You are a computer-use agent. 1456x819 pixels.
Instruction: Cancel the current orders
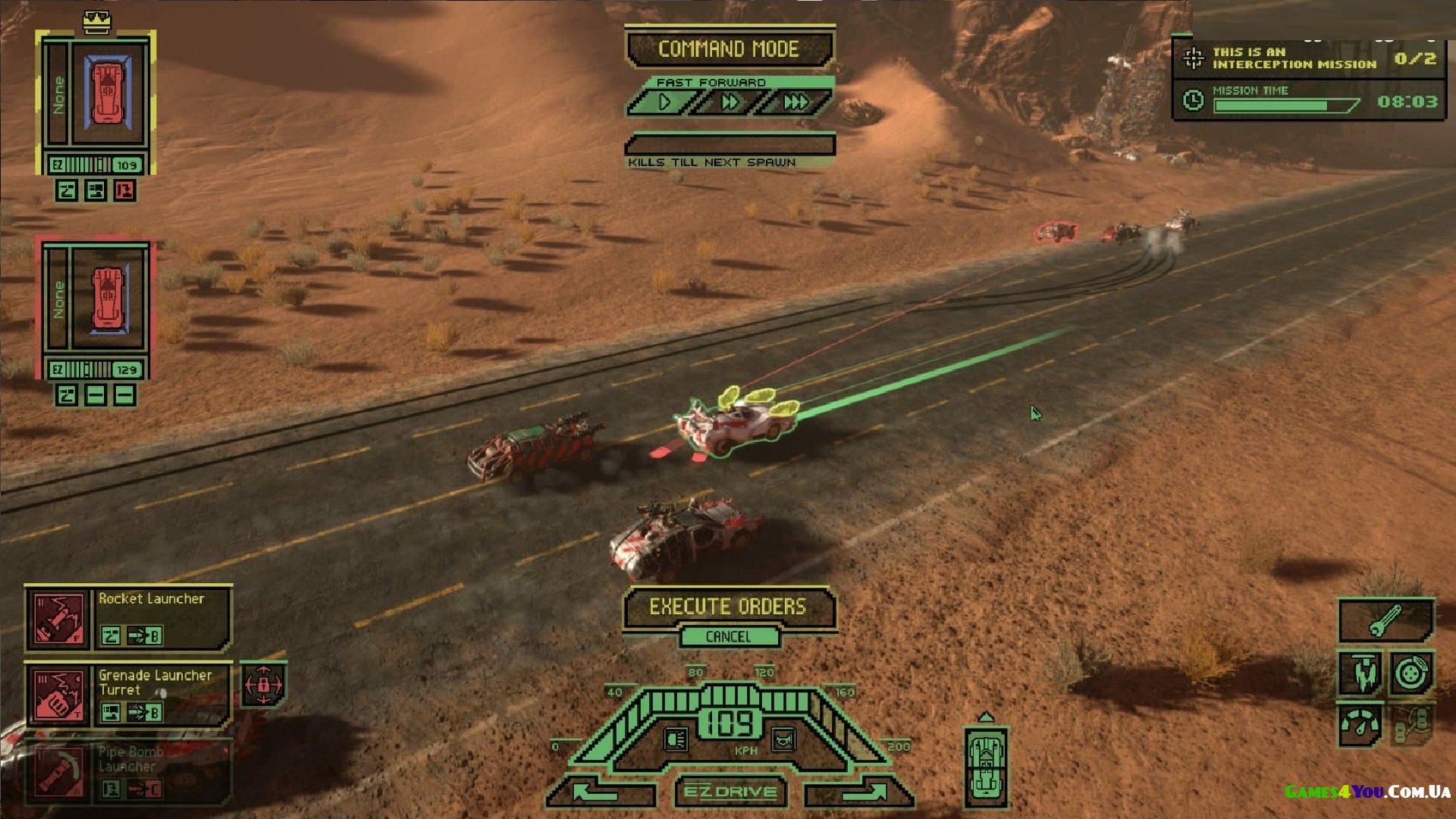[x=728, y=637]
